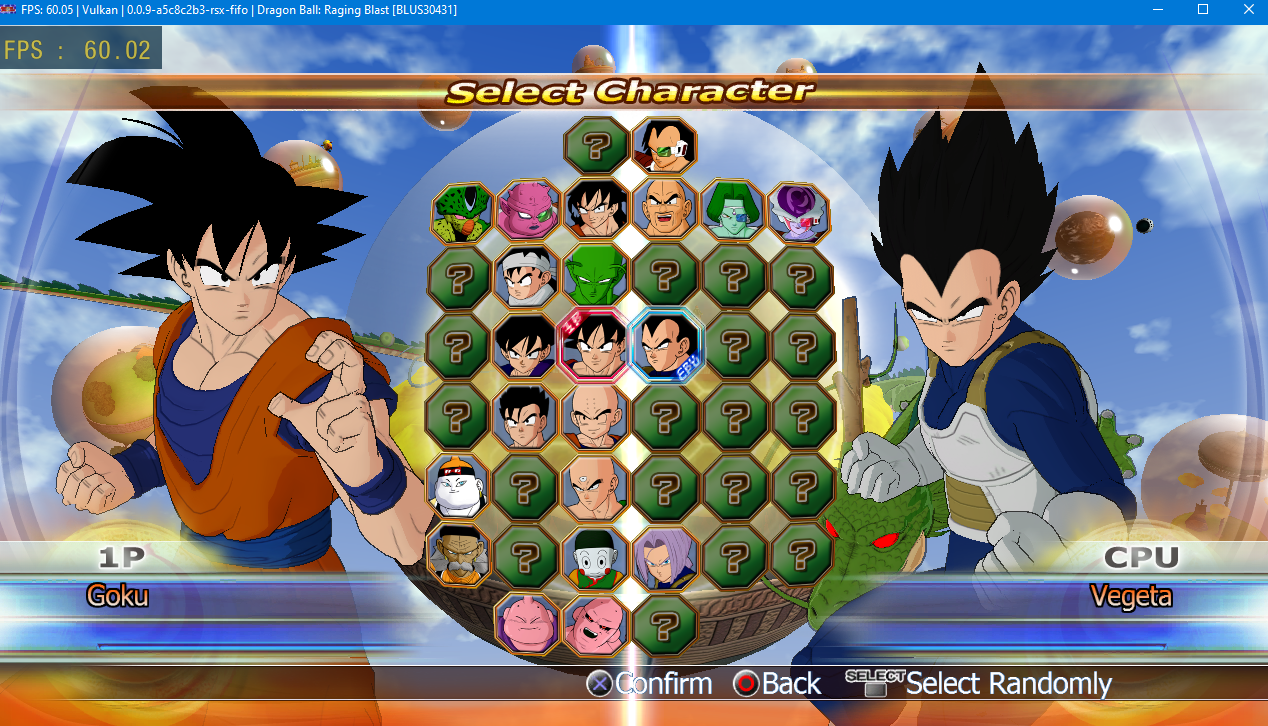Choose bald Krillin with forehead dots
The image size is (1268, 726).
pos(595,416)
